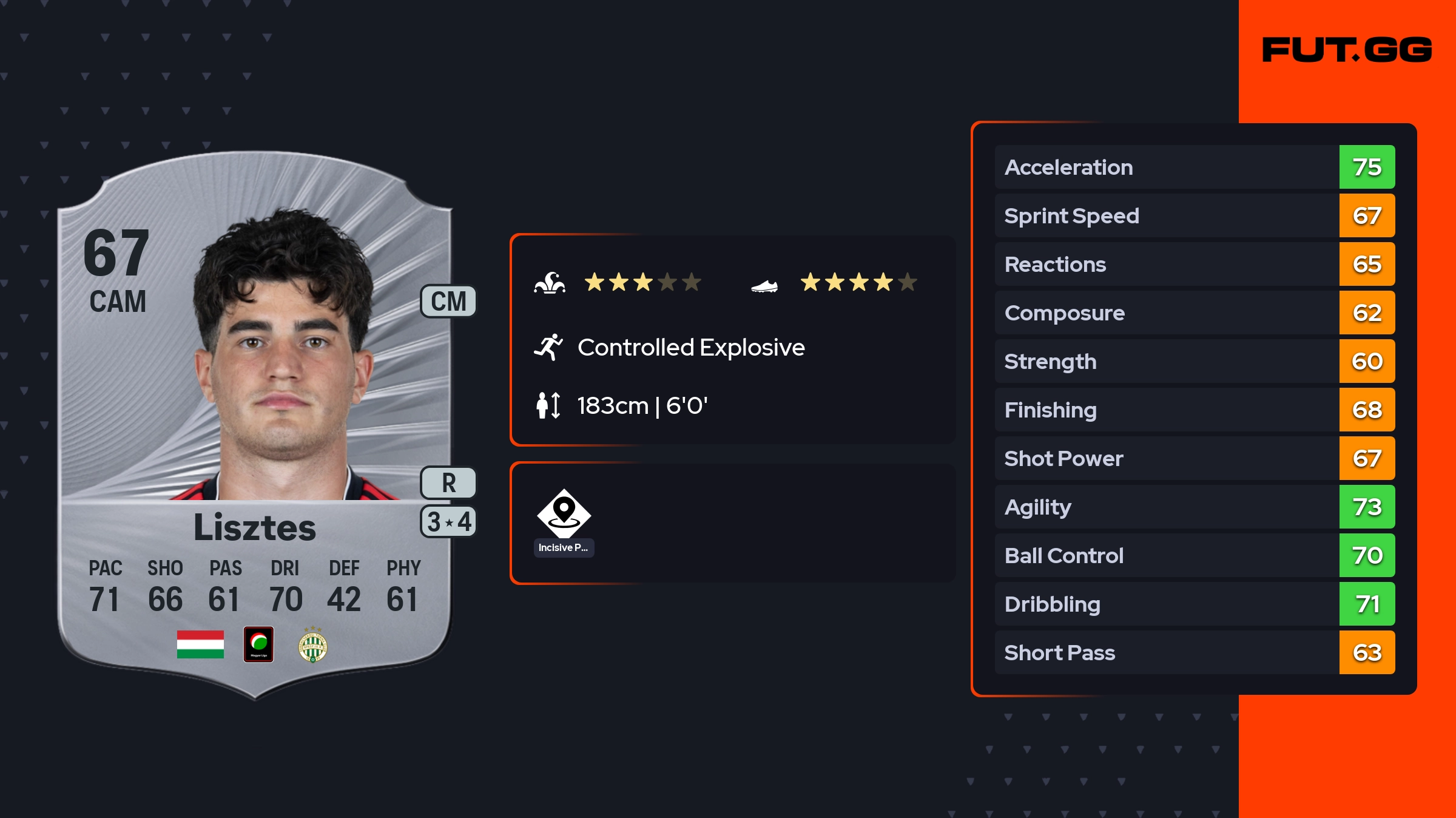Click the FUT.GG logo
This screenshot has height=818, width=1456.
[x=1347, y=50]
